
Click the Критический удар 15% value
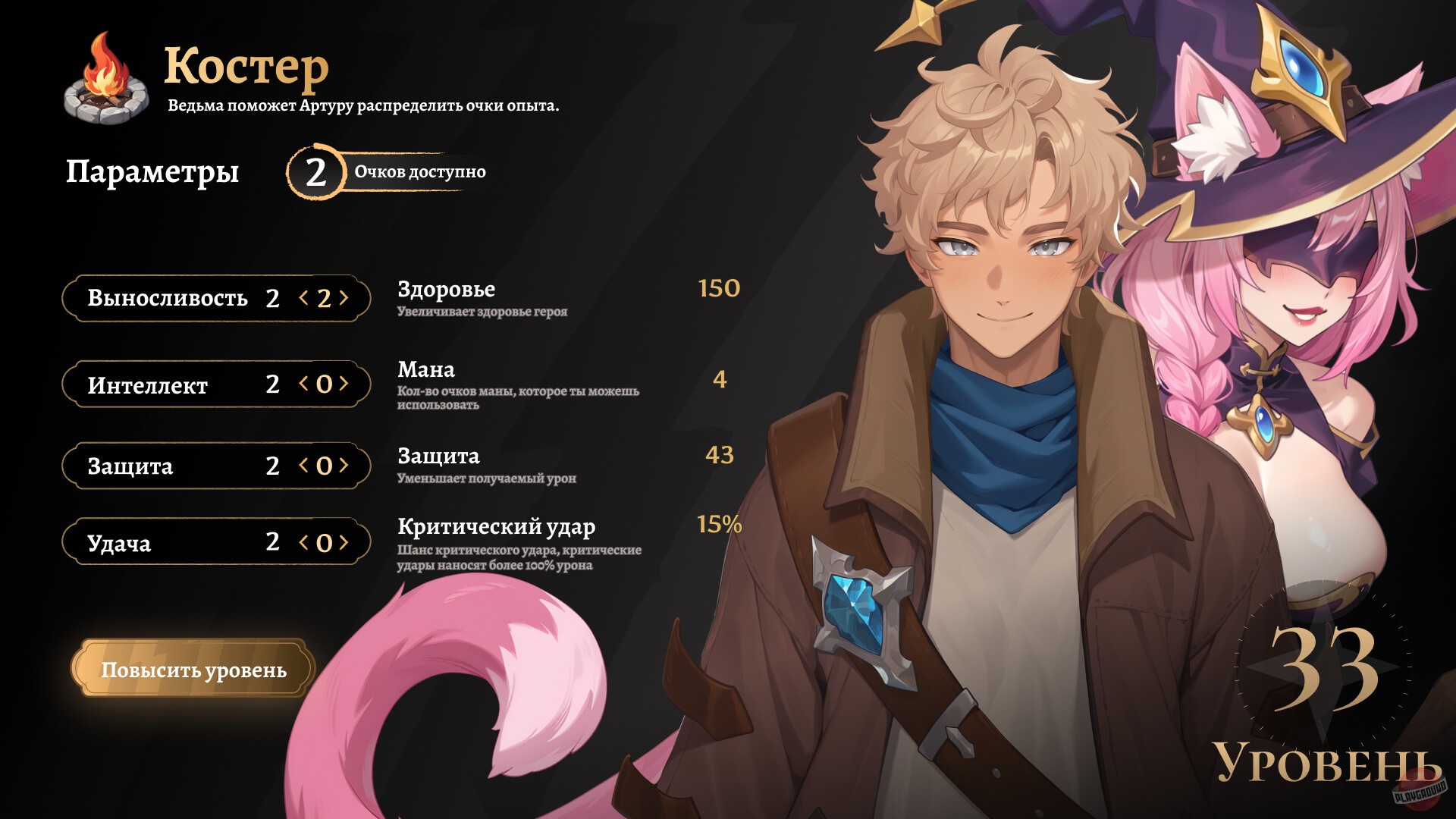point(717,524)
